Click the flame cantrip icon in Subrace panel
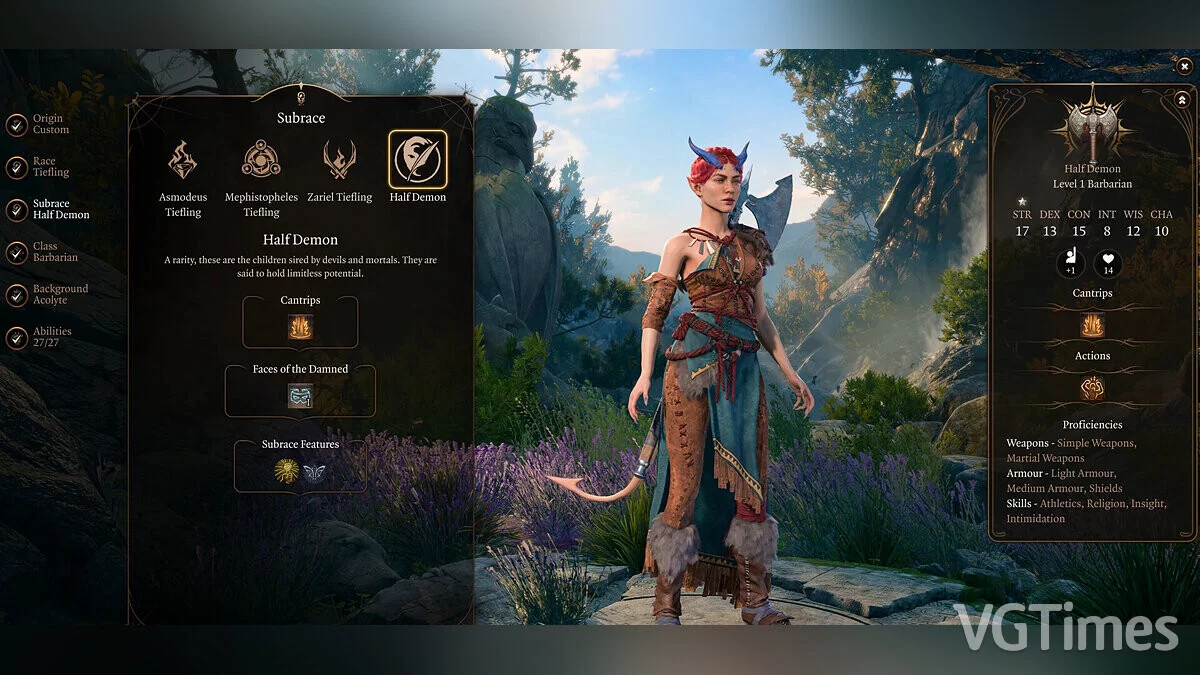This screenshot has height=675, width=1200. point(300,327)
